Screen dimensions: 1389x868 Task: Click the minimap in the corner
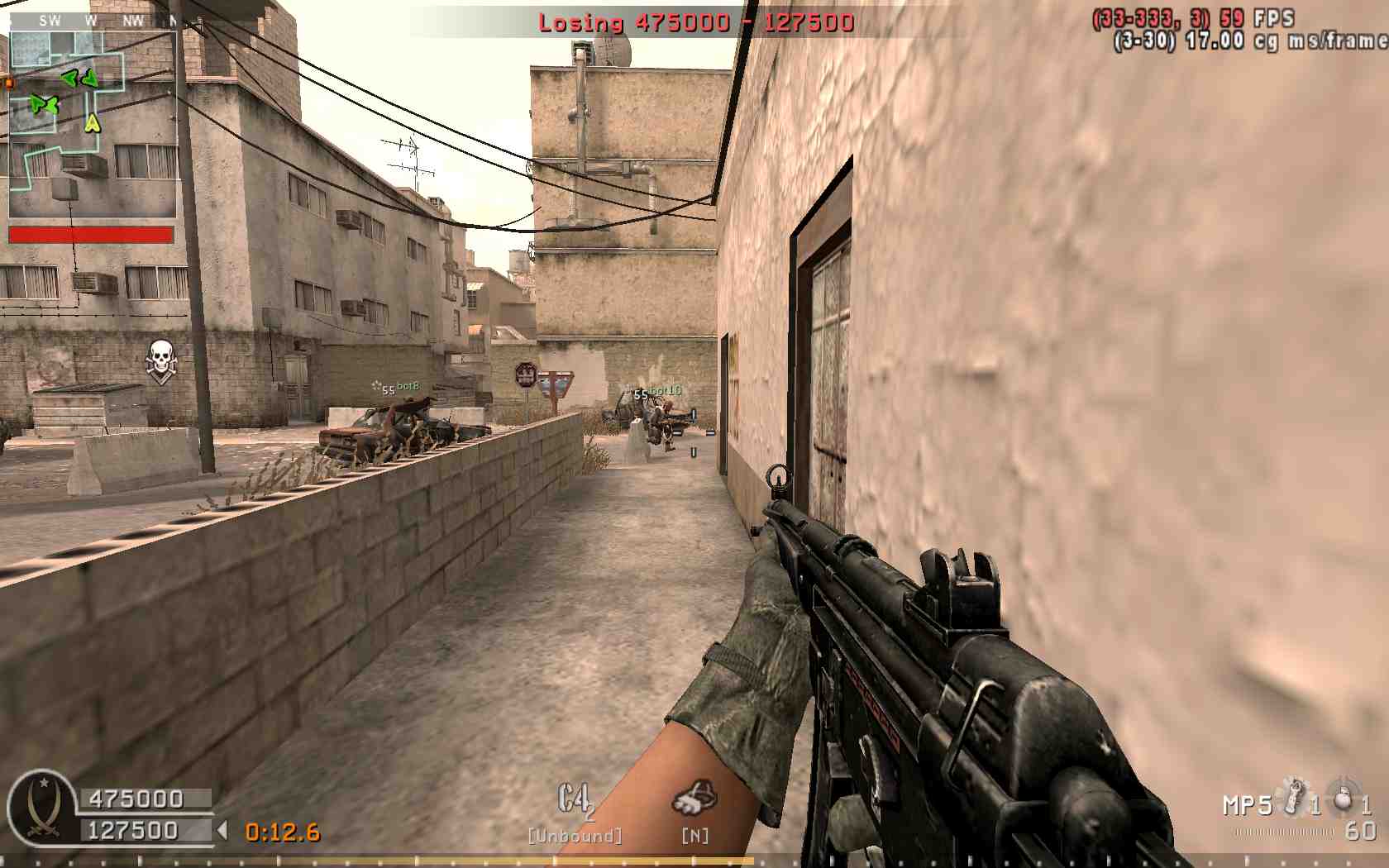coord(92,124)
